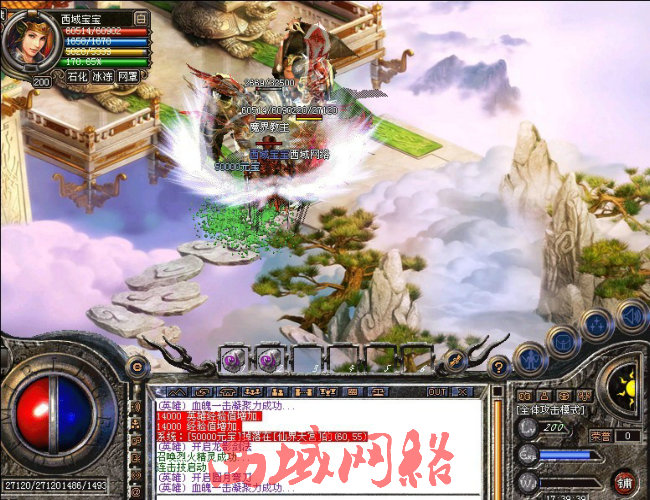Click the 西域宝宝 pet portrait
This screenshot has height=500, width=650.
click(x=27, y=39)
